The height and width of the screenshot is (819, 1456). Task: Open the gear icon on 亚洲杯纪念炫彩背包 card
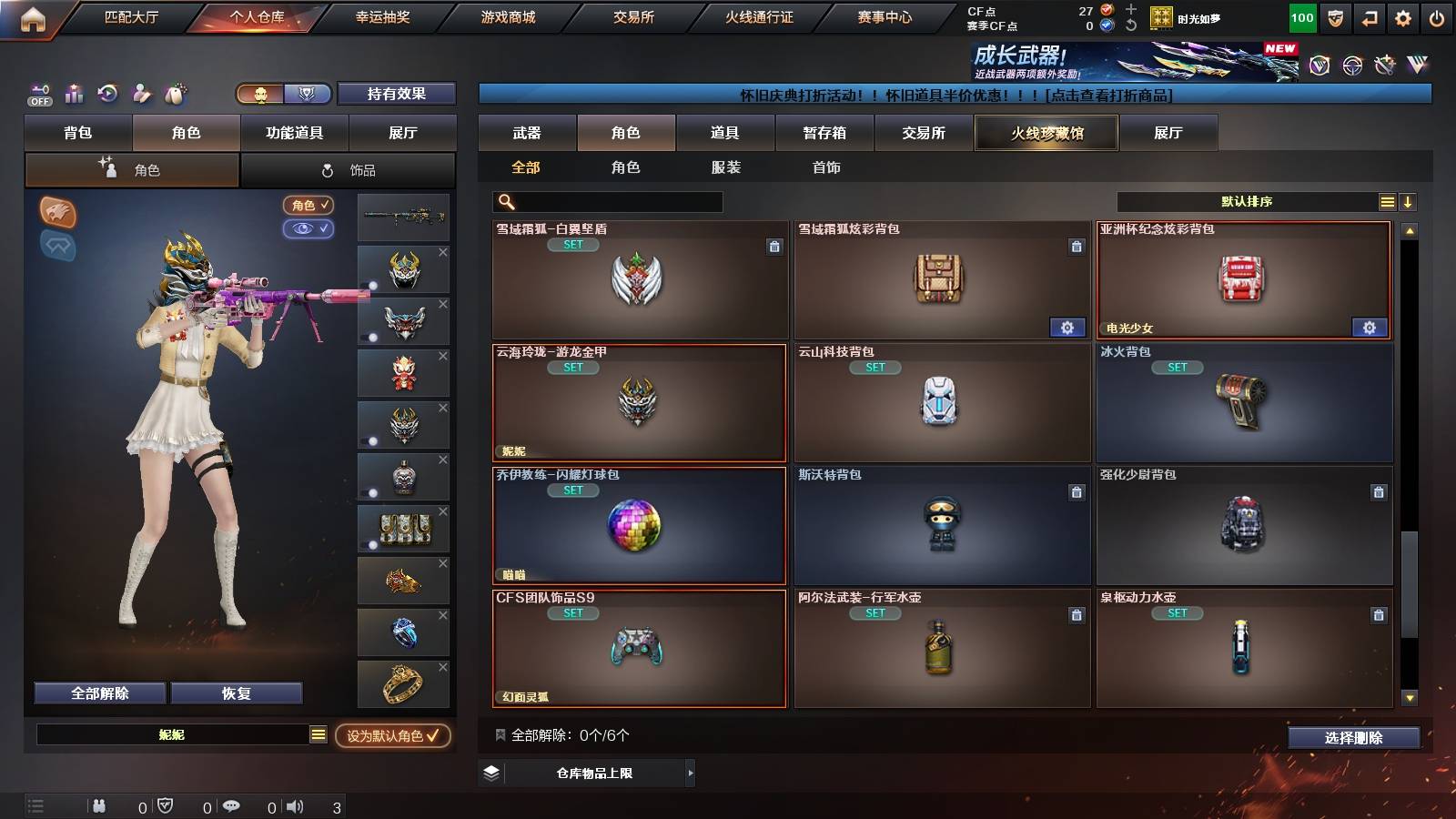coord(1370,327)
